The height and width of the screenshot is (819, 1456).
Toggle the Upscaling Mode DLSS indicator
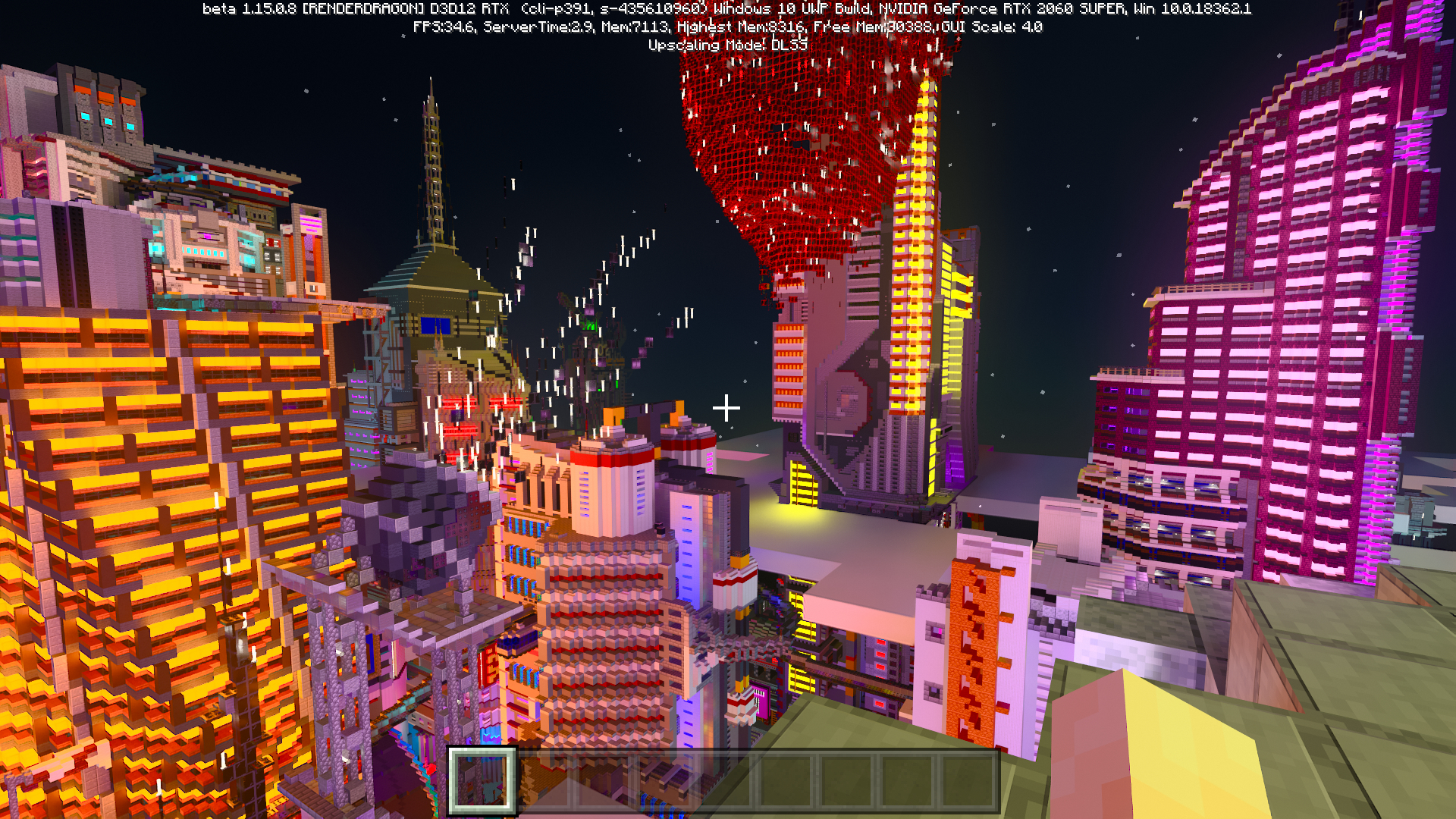coord(728,45)
